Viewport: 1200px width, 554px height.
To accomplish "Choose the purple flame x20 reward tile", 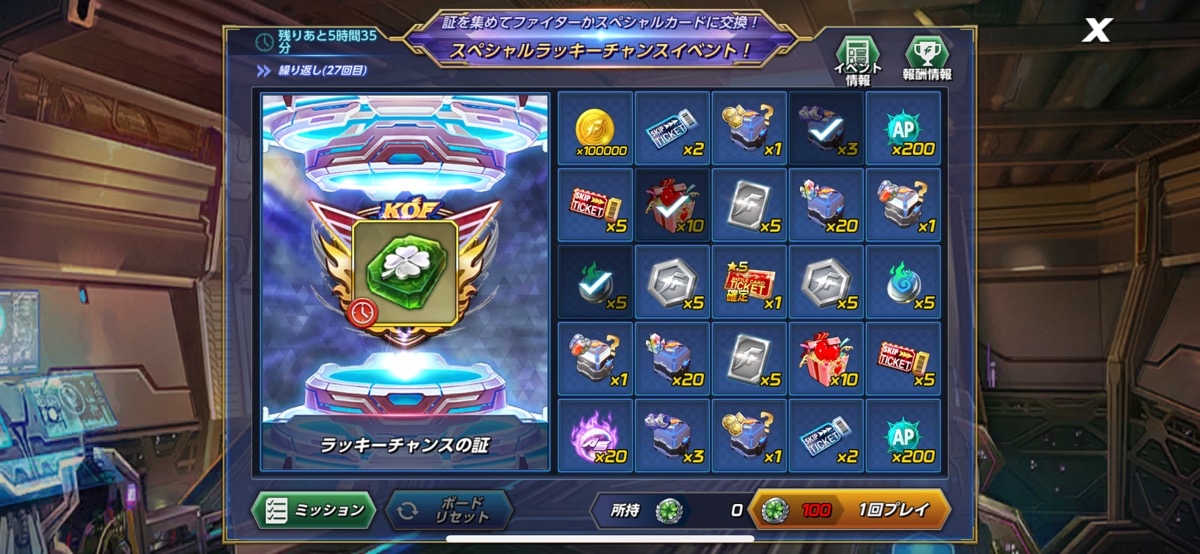I will coord(595,436).
